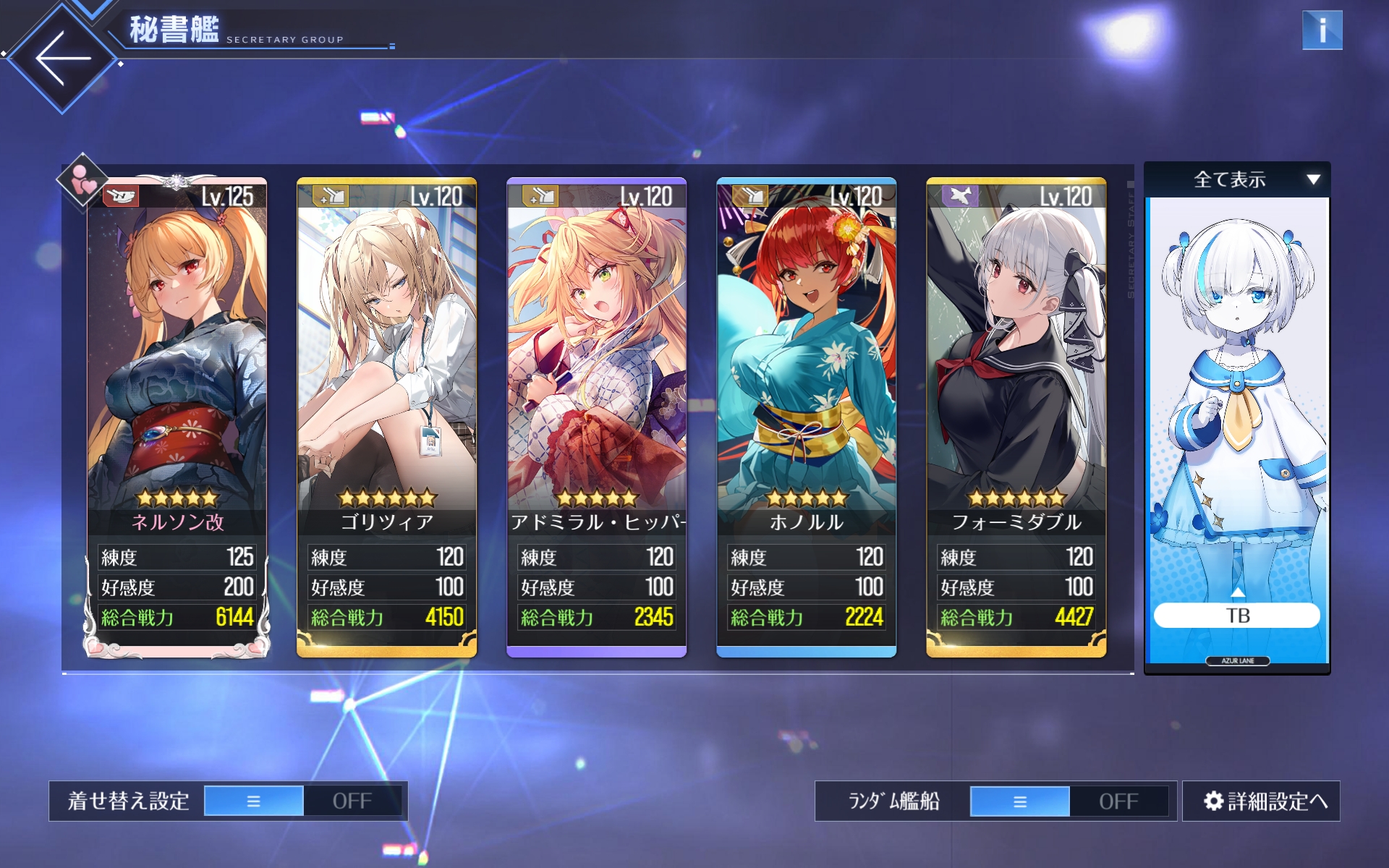Turn off 着せ替え設定 with OFF
1389x868 pixels.
point(352,801)
